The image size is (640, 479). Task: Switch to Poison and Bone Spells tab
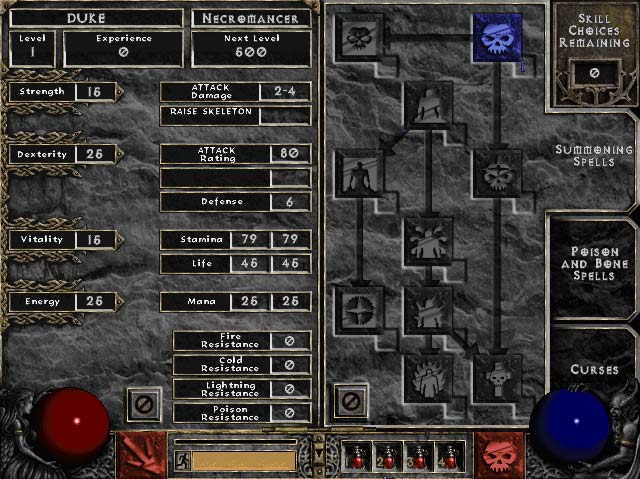(x=596, y=263)
